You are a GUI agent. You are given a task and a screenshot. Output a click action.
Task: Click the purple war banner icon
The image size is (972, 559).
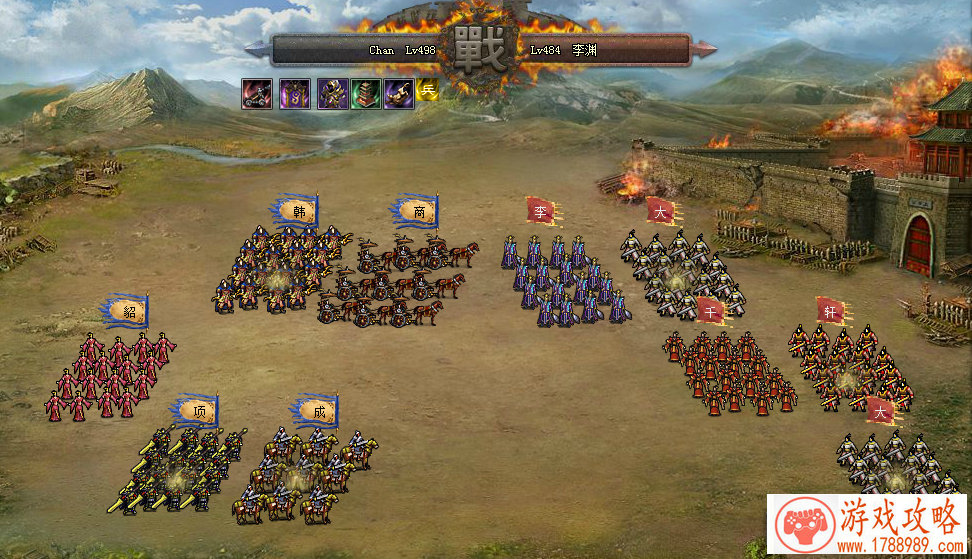293,93
